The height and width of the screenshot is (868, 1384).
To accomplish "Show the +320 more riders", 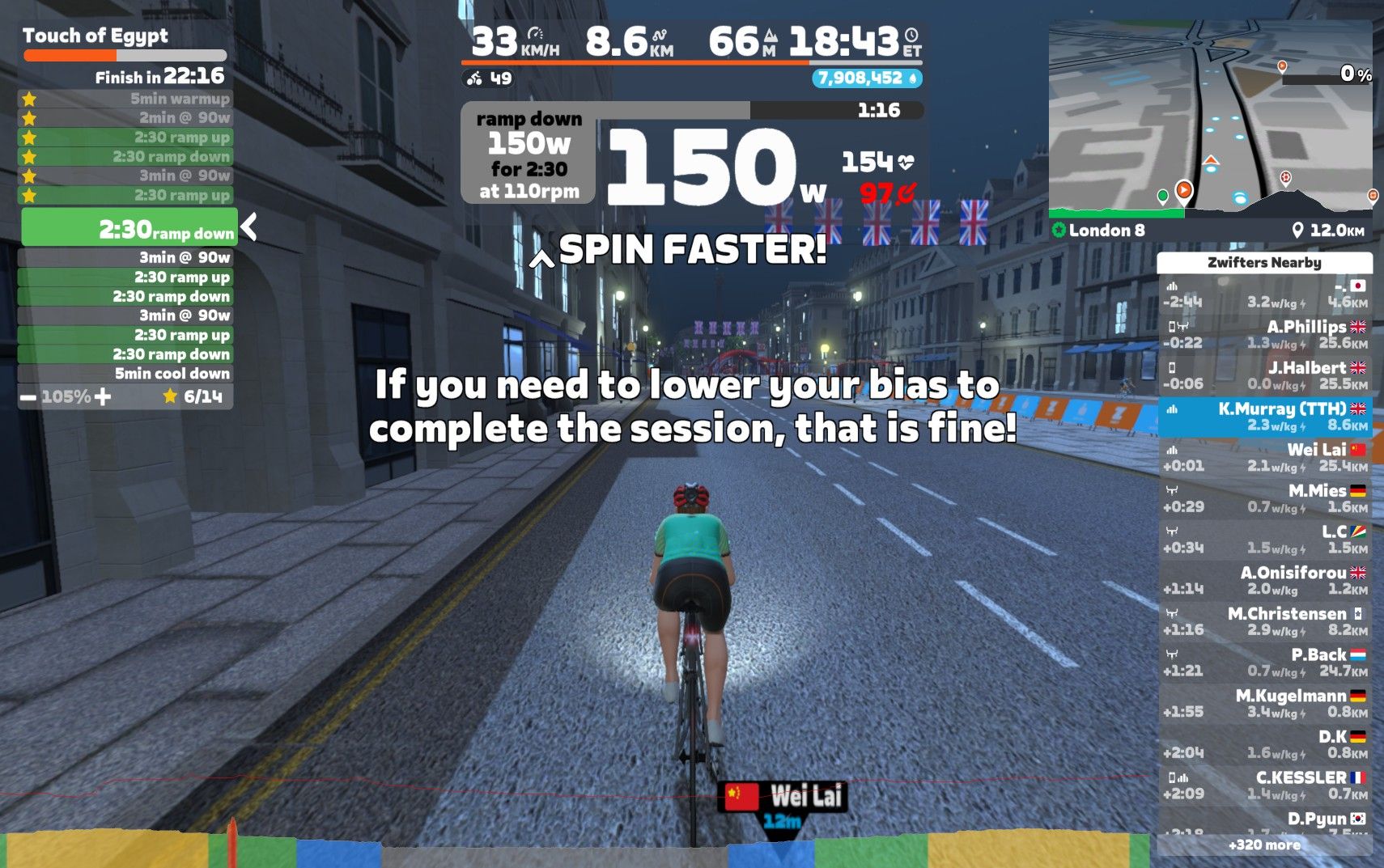I will tap(1264, 845).
